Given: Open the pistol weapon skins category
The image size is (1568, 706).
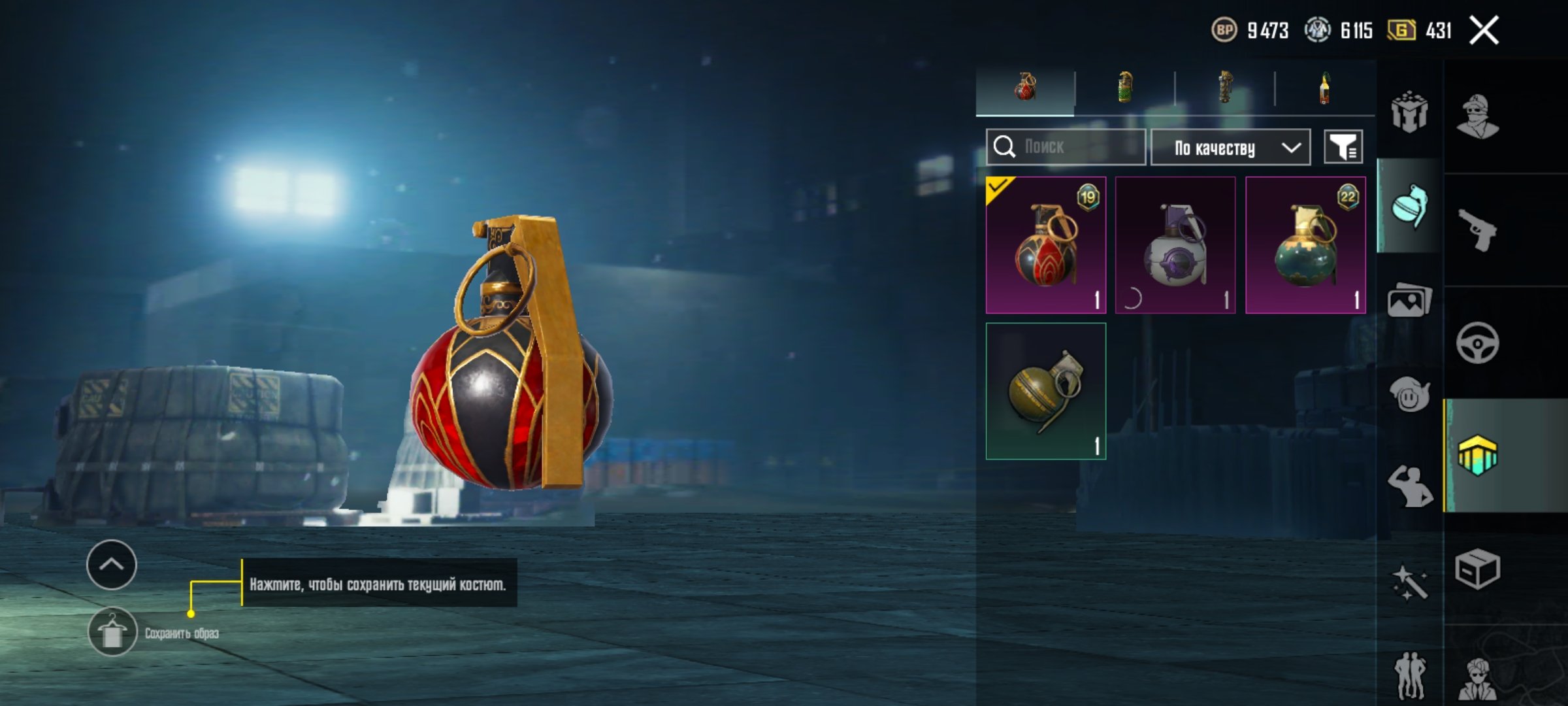Looking at the screenshot, I should (x=1477, y=229).
